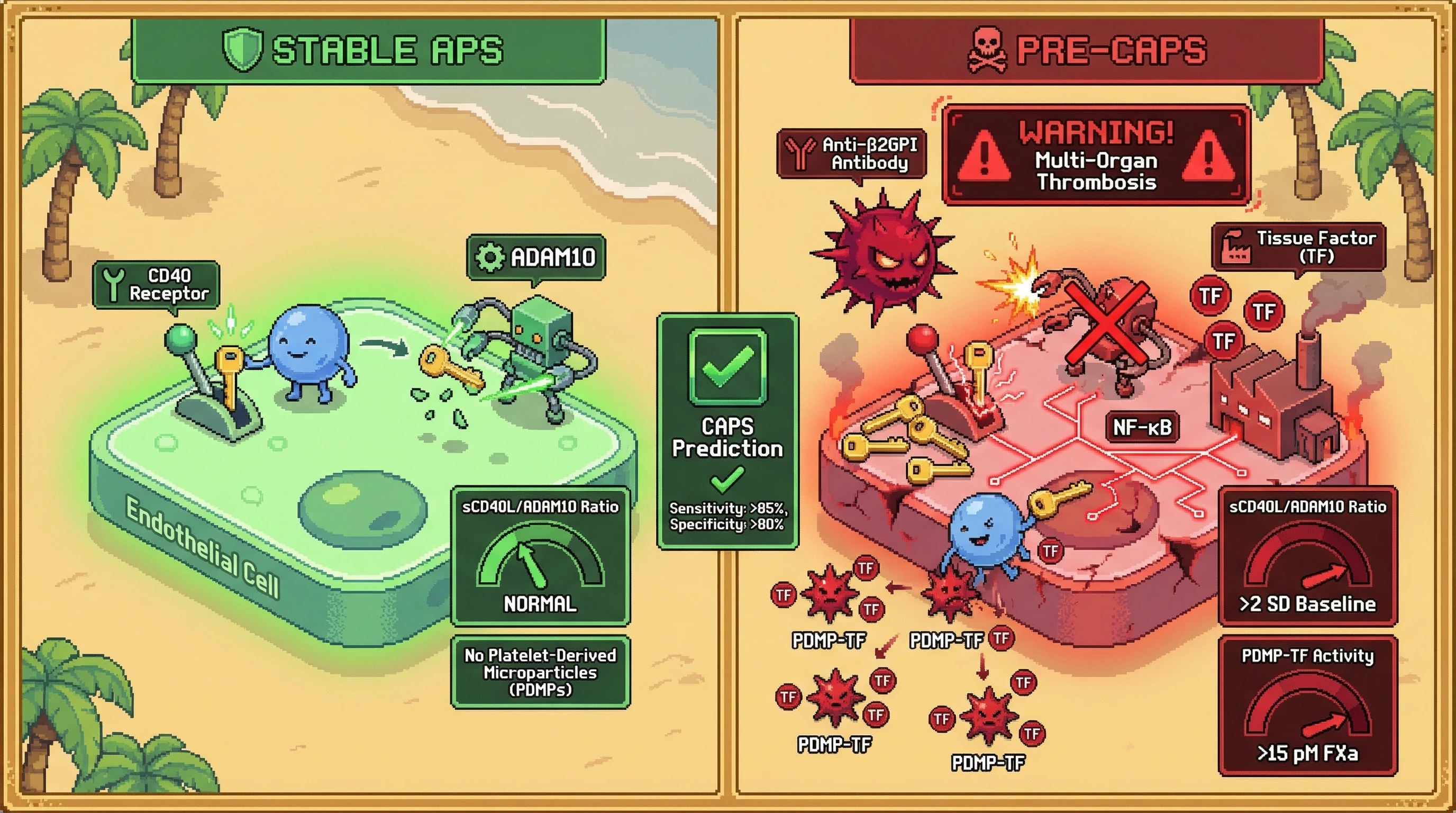Open the Multi-Organ Thrombosis warning alert
Viewport: 1456px width, 813px height.
click(x=1096, y=155)
